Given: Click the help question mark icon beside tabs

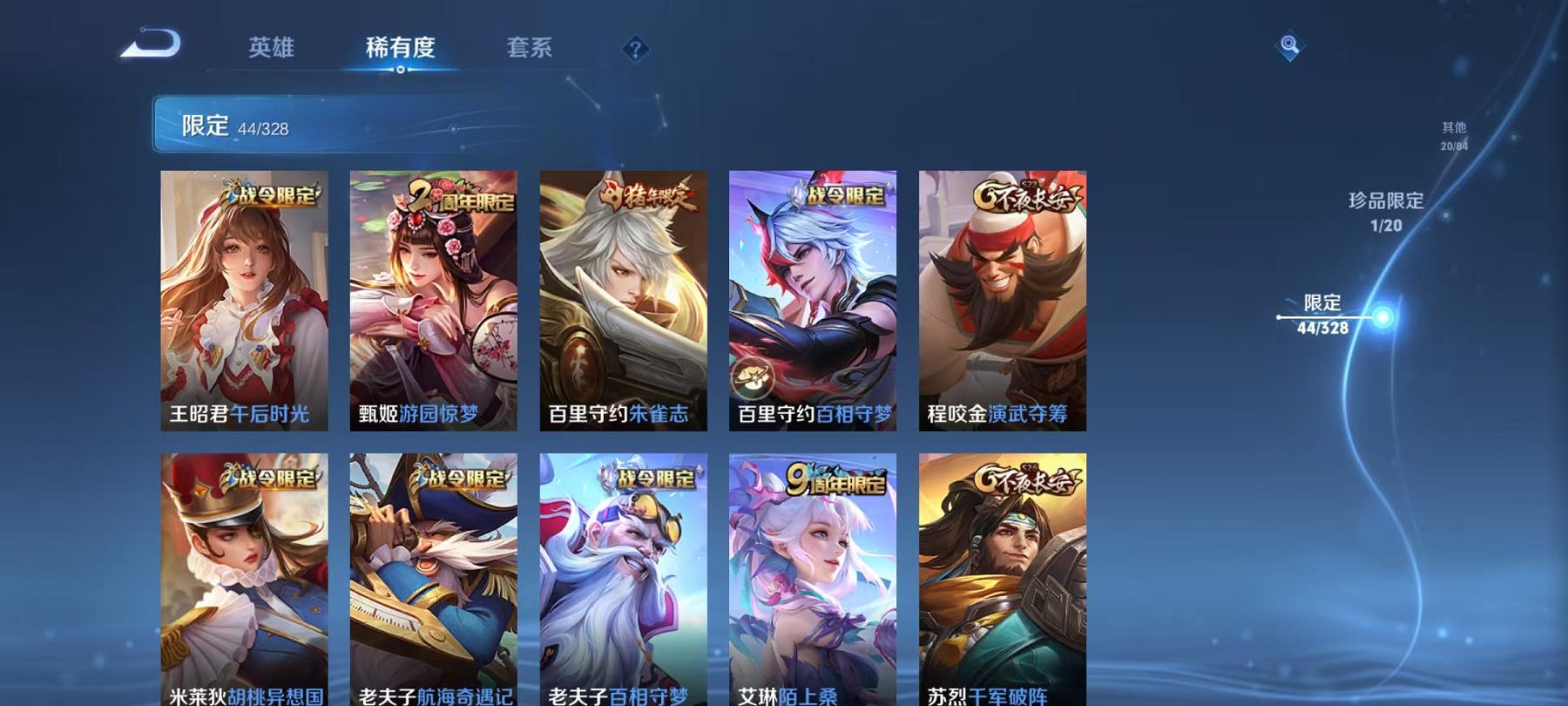Looking at the screenshot, I should click(x=637, y=50).
